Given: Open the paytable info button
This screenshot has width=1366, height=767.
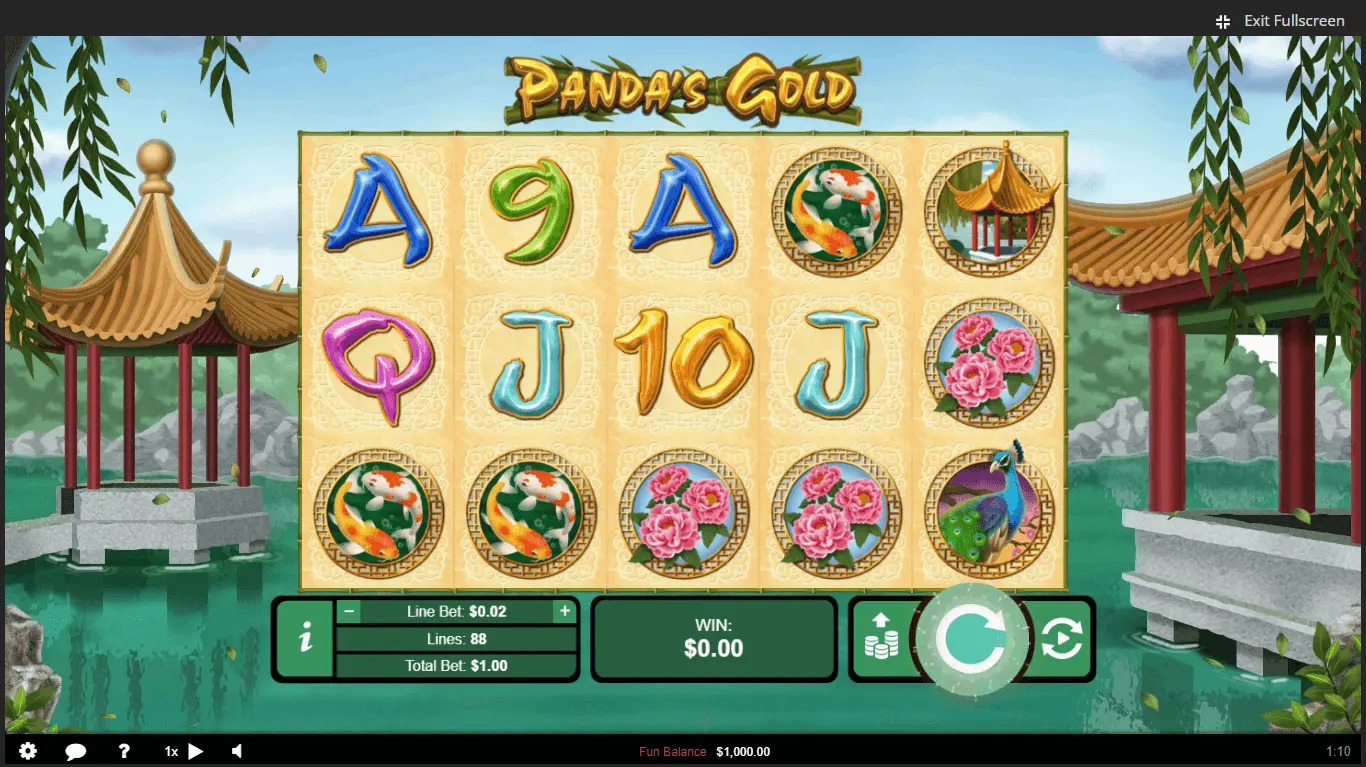Looking at the screenshot, I should point(305,640).
